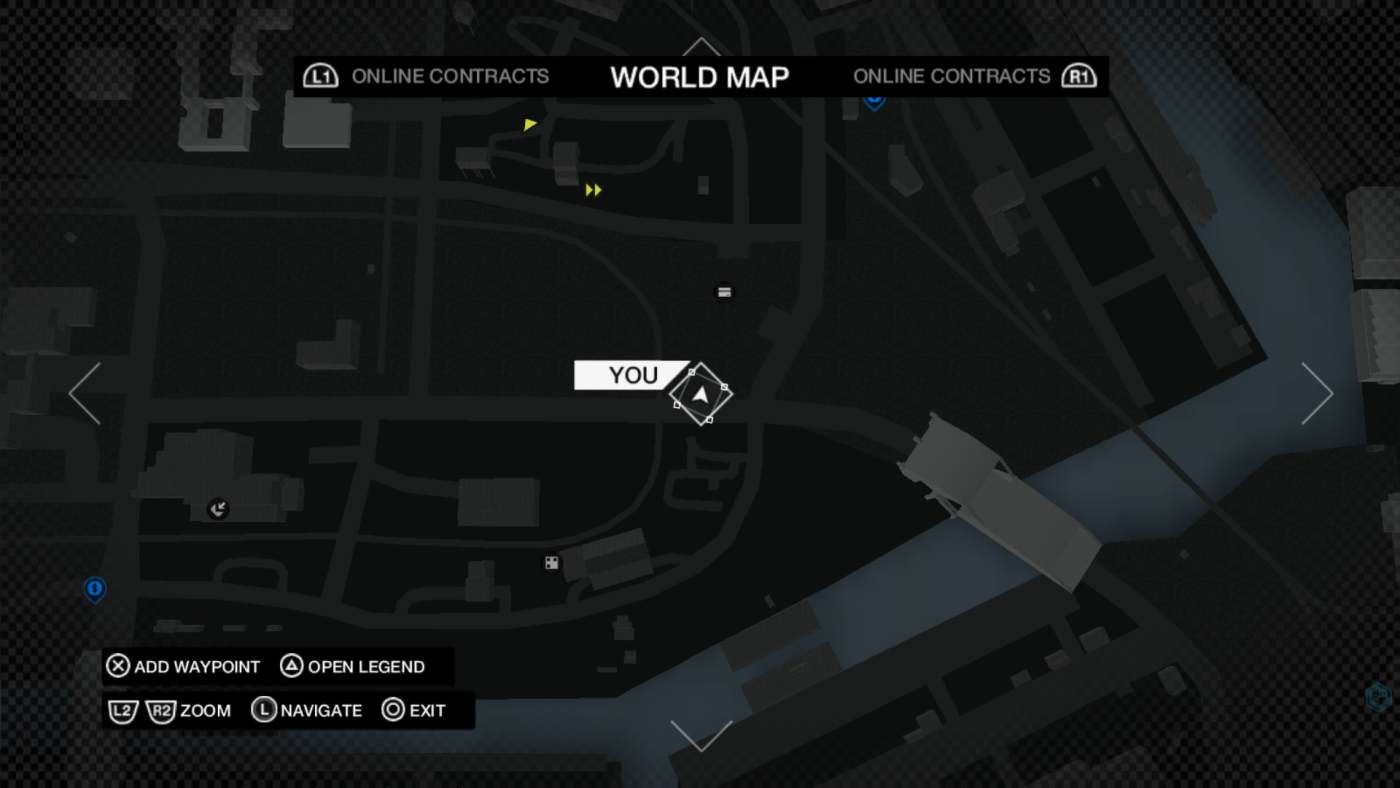
Task: Click the yellow mission marker near the top
Action: (x=529, y=124)
